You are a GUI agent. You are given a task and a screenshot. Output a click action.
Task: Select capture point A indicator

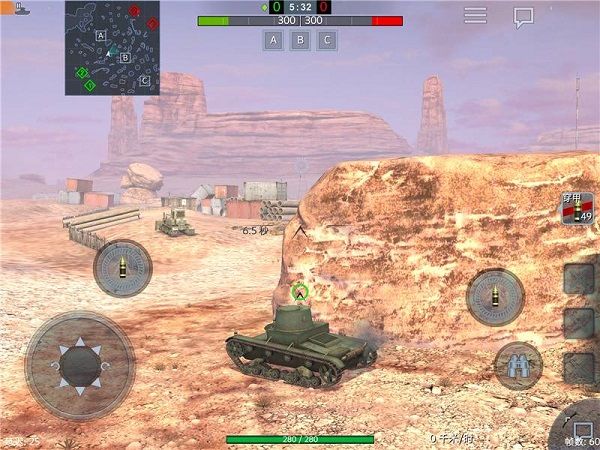[x=272, y=40]
